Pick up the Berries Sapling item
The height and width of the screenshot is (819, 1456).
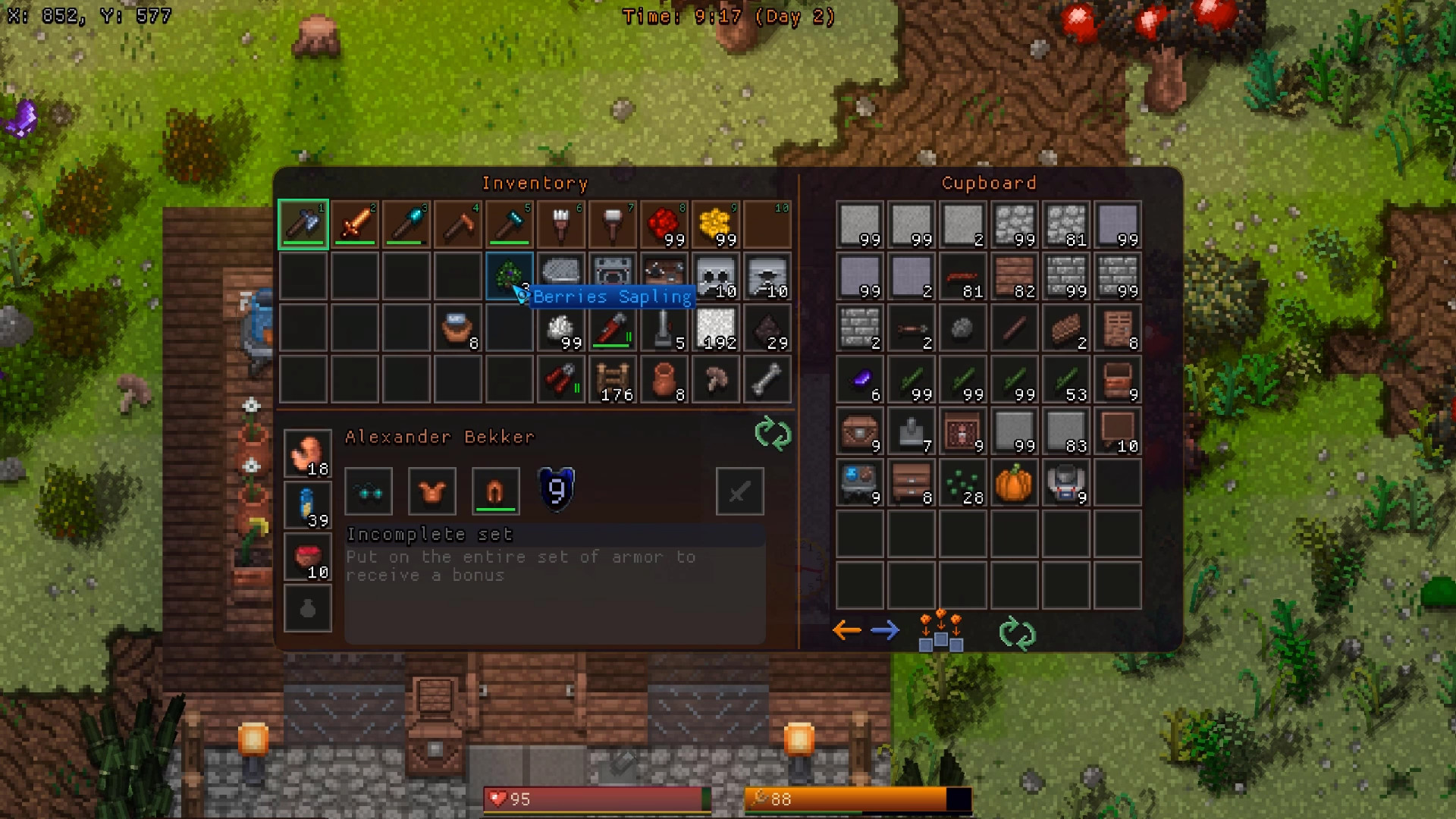coord(510,276)
